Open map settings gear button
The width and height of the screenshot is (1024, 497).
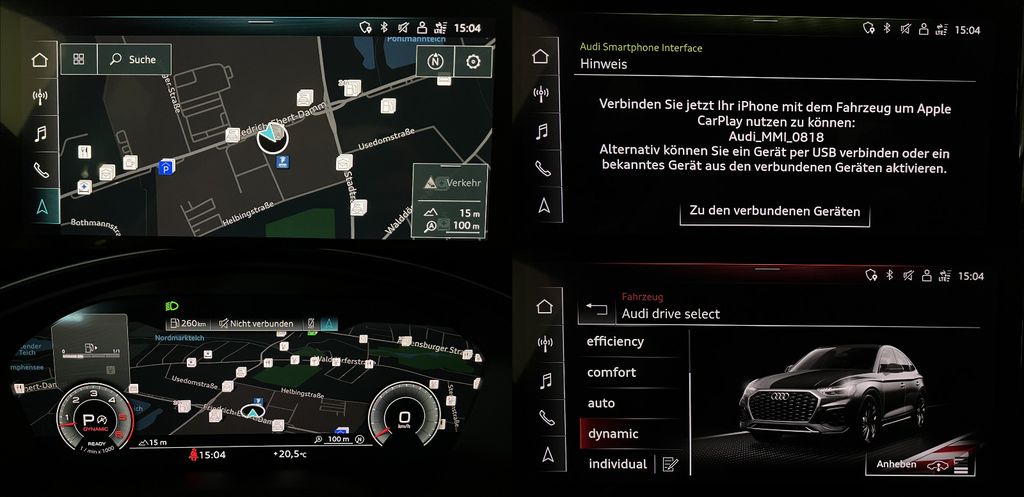click(x=472, y=60)
